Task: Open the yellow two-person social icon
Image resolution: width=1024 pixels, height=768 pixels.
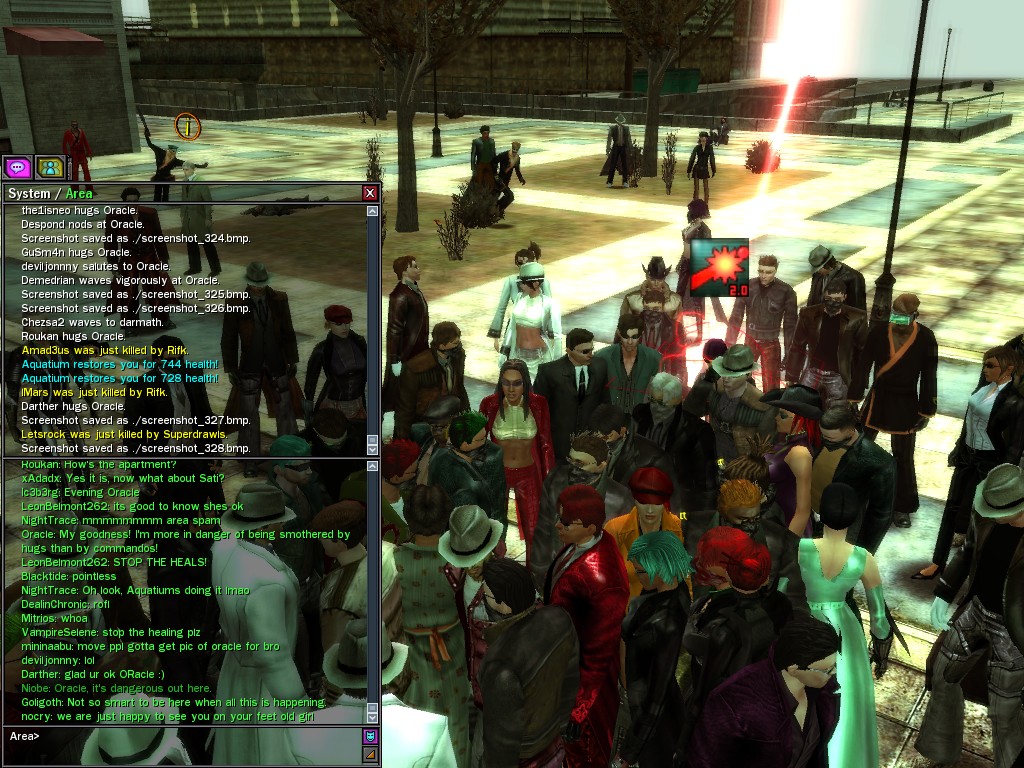Action: pos(50,167)
